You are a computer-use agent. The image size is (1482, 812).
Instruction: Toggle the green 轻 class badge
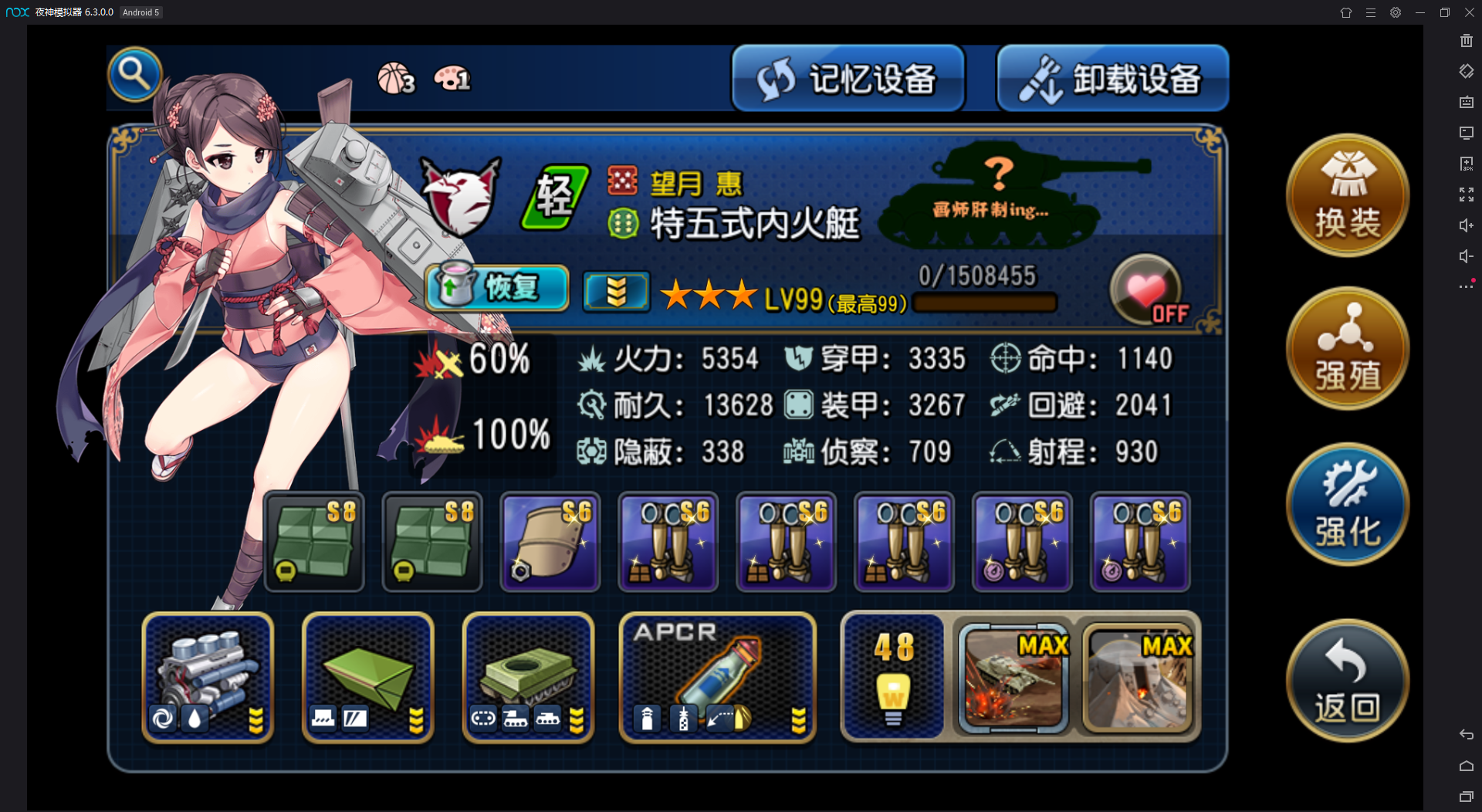tap(554, 195)
